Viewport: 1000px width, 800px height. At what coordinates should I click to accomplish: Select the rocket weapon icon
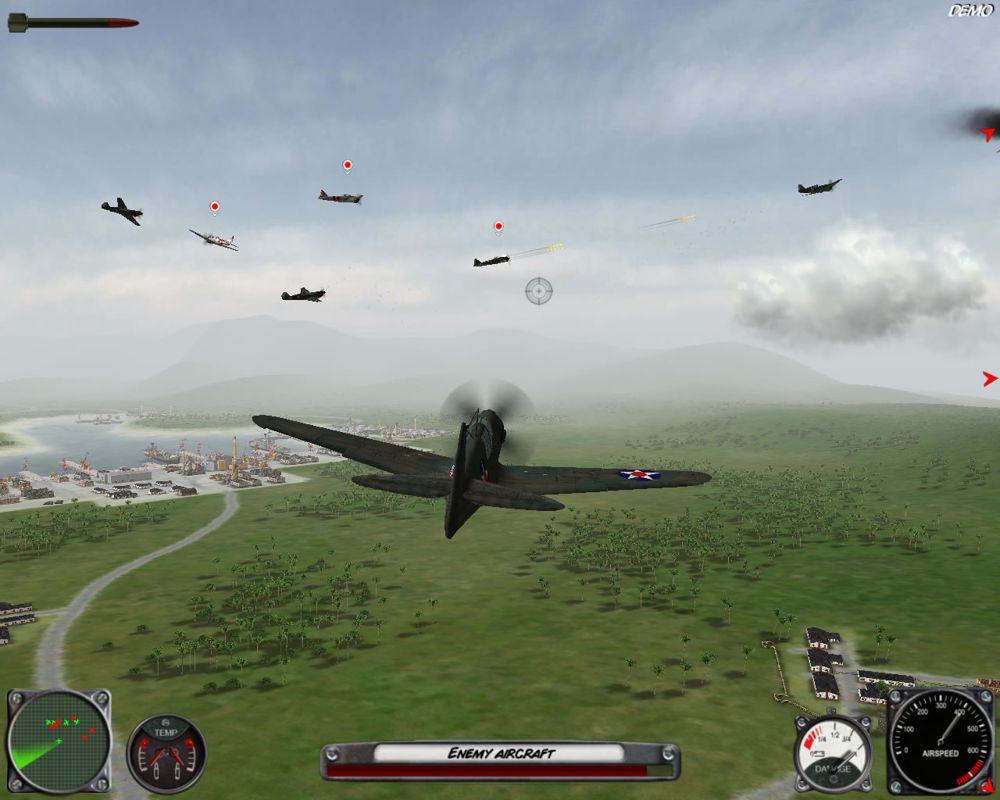tap(73, 22)
